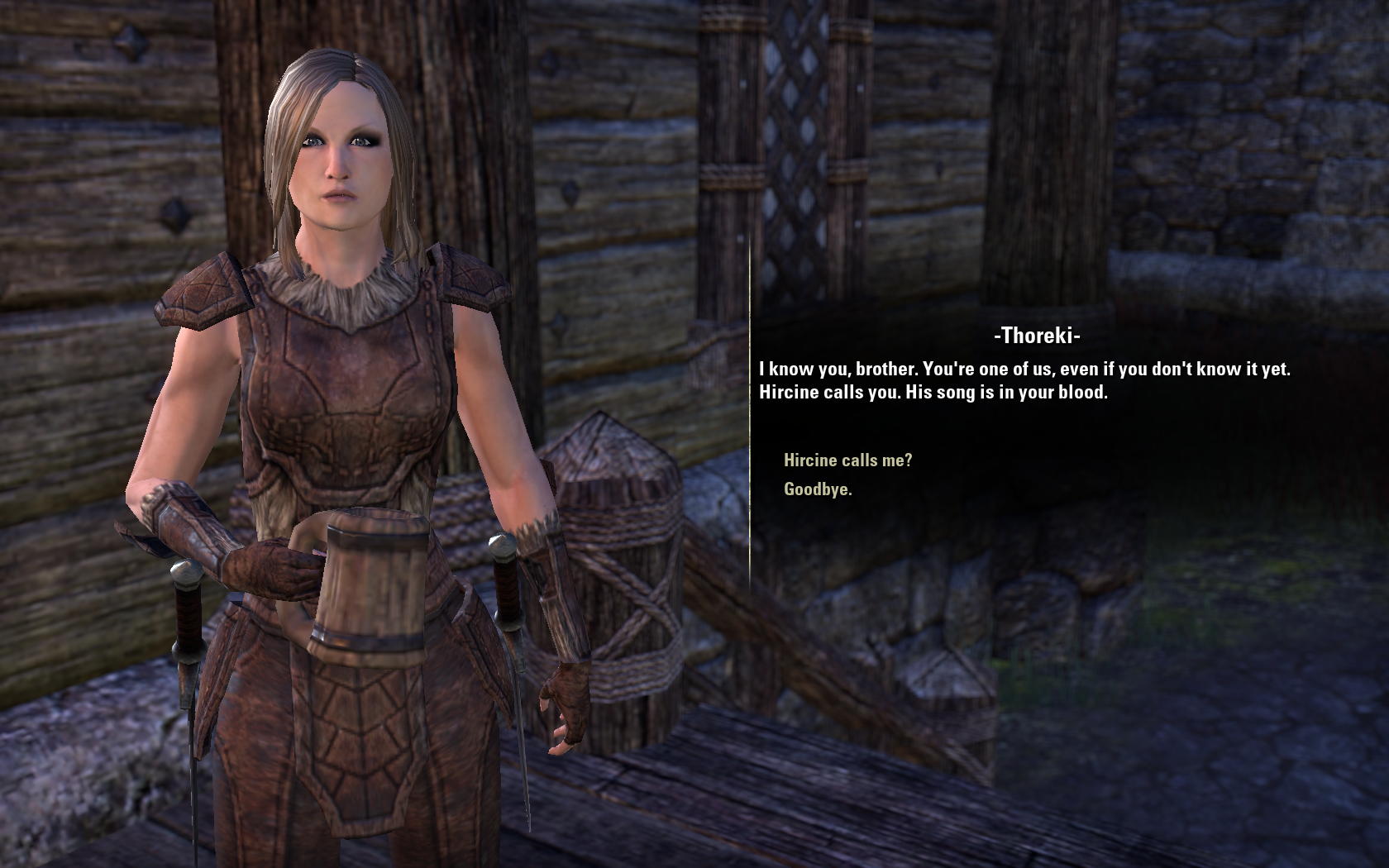
Task: Ask "Hircine calls me?"
Action: 847,460
